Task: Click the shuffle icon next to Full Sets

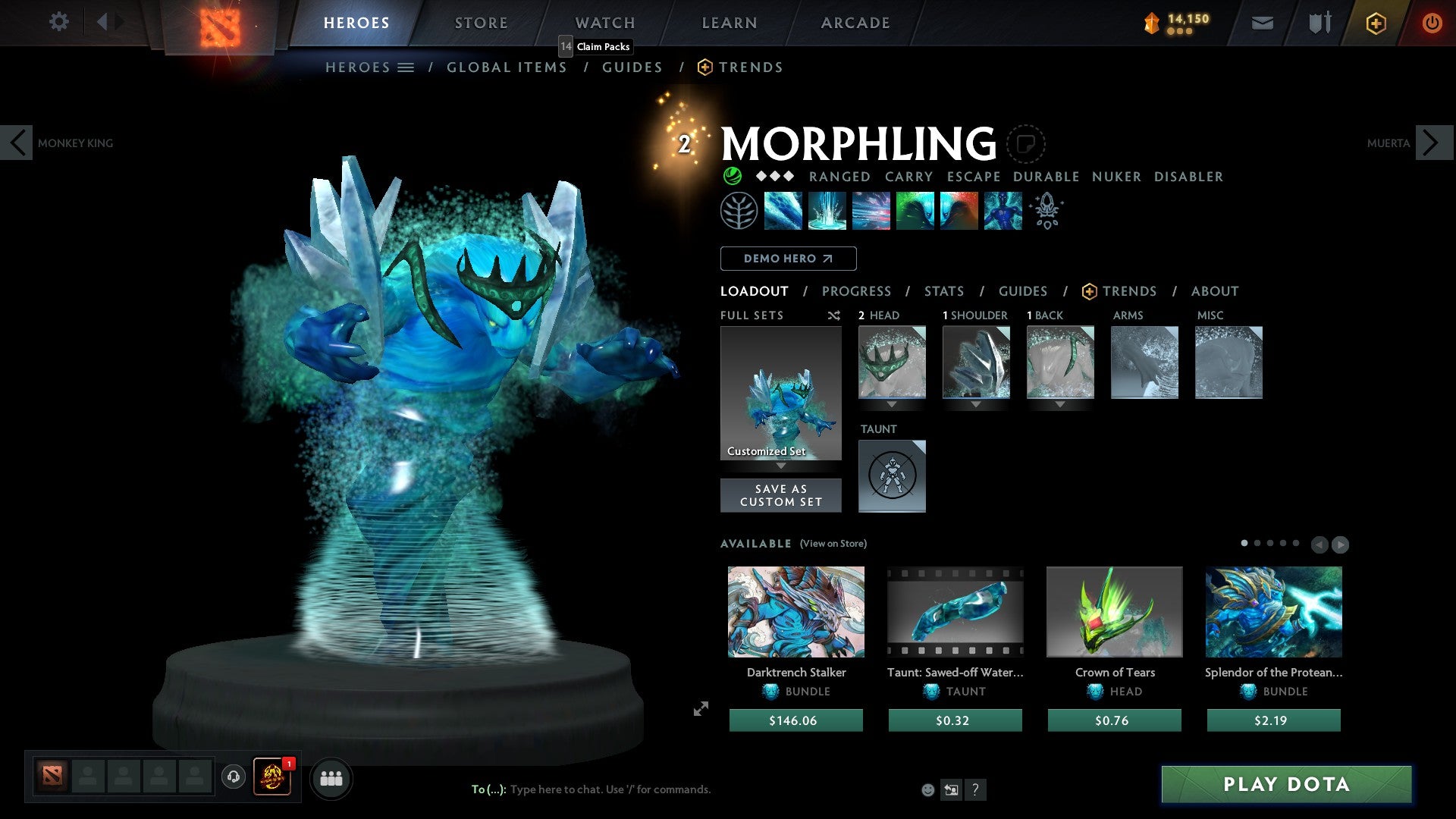Action: tap(833, 315)
